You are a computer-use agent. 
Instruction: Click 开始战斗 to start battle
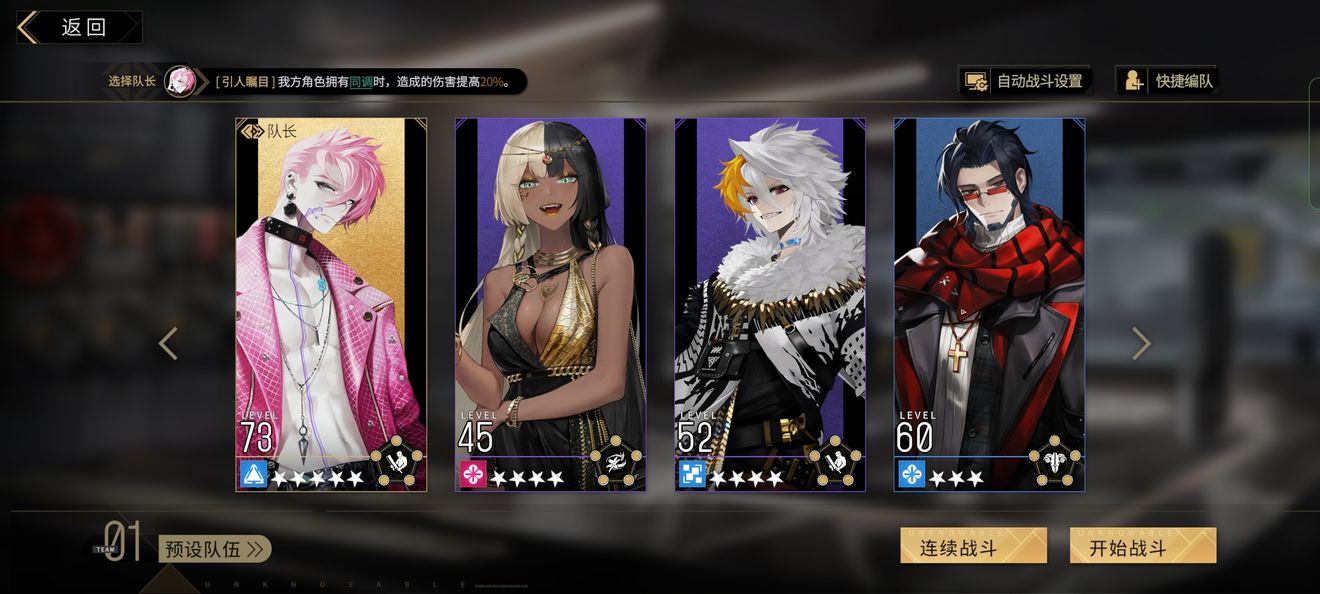[x=1143, y=546]
